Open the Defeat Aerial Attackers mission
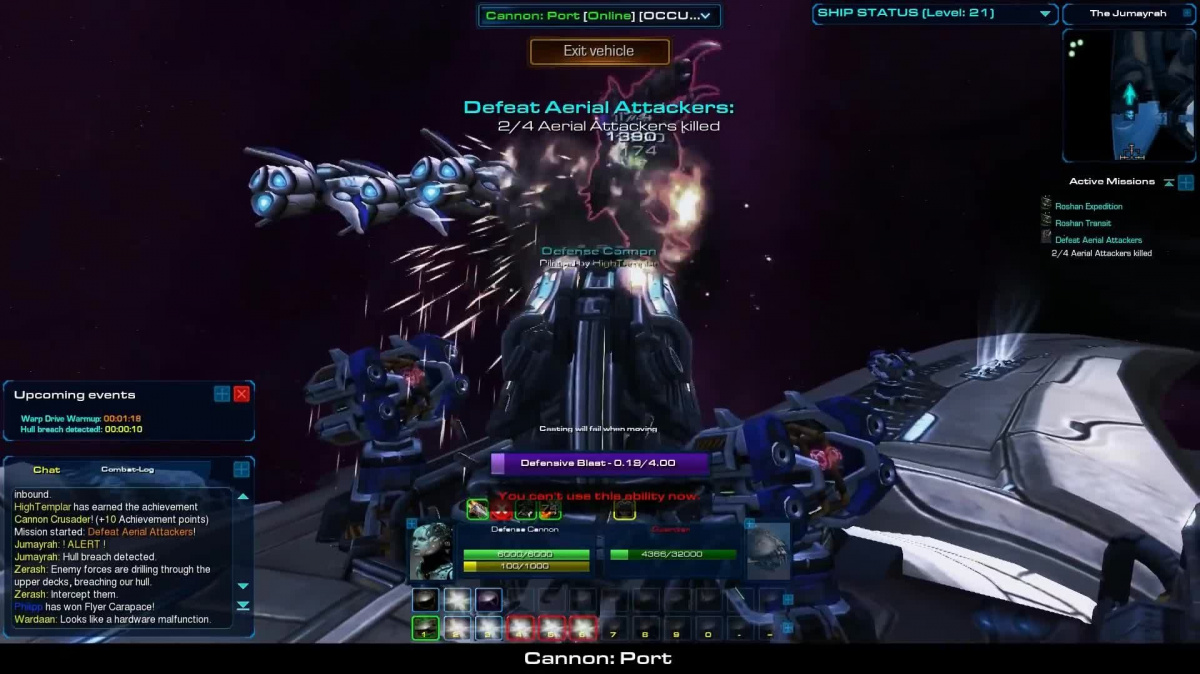The height and width of the screenshot is (674, 1200). click(1098, 240)
